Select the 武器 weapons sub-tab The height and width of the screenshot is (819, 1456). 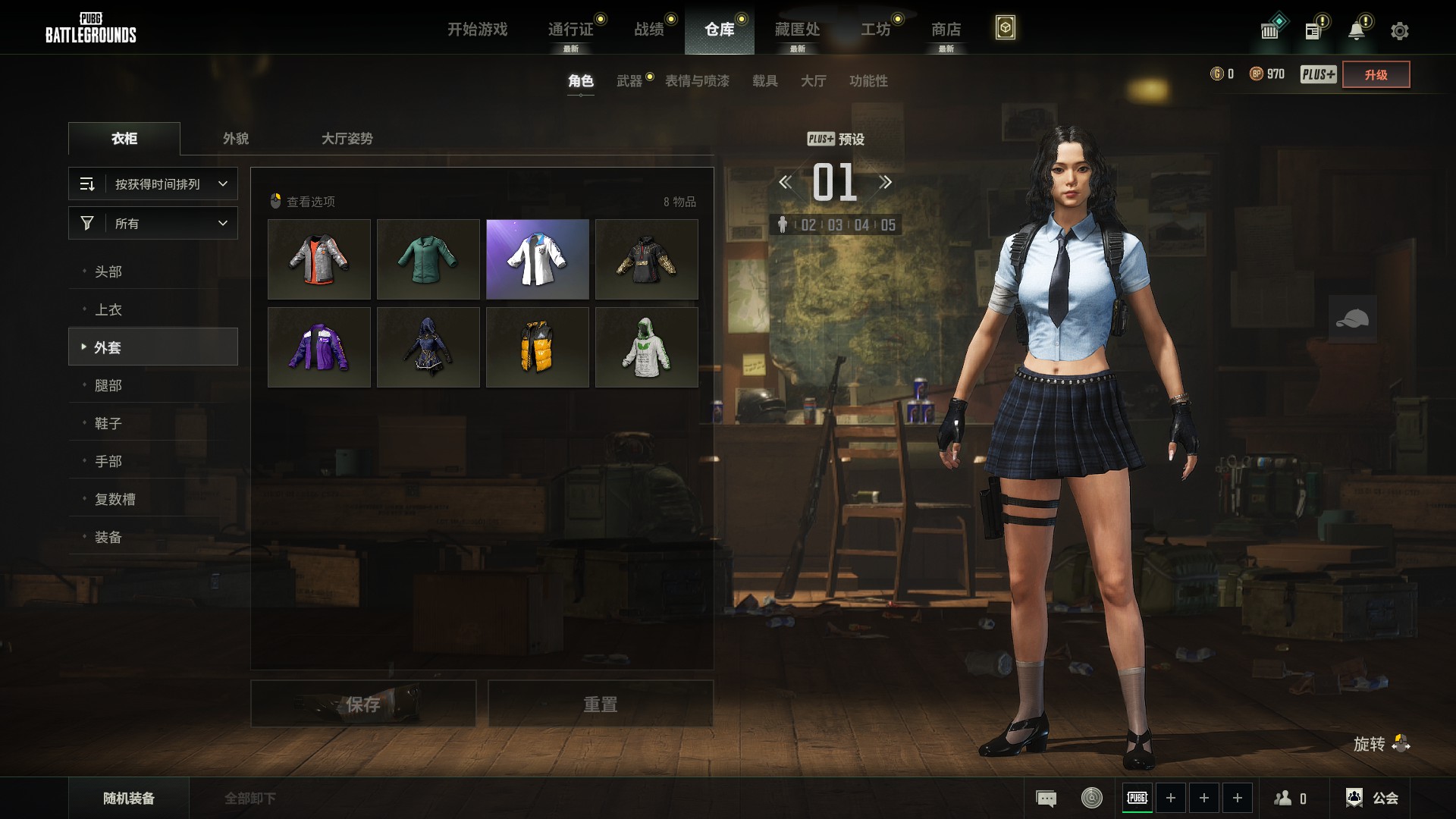point(629,81)
